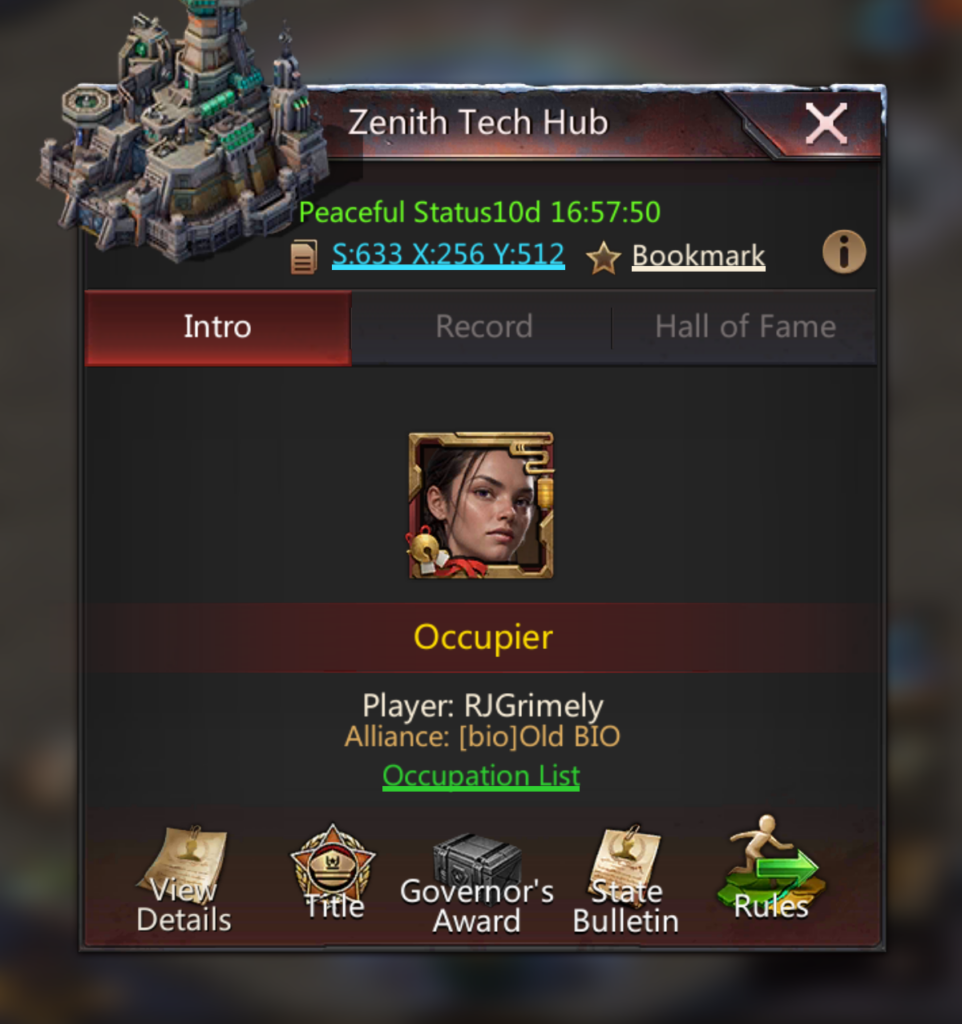This screenshot has width=962, height=1024.
Task: Click the copy coordinates document icon
Action: point(304,258)
